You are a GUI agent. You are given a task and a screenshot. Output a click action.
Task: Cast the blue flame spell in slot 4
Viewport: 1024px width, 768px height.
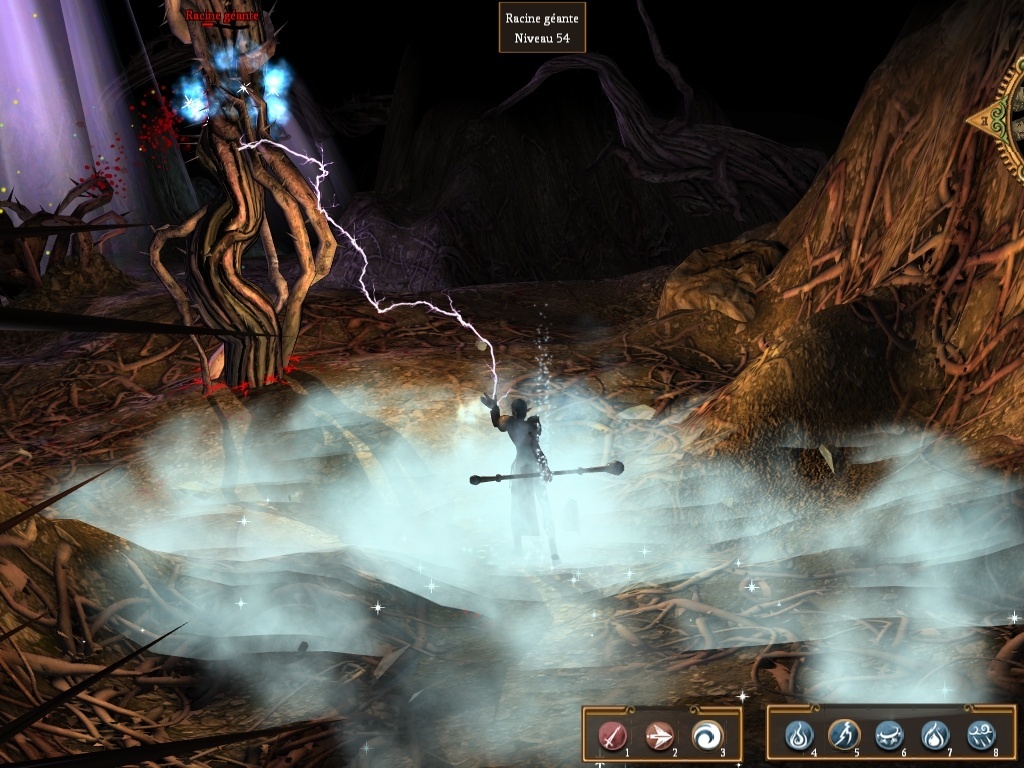(798, 736)
